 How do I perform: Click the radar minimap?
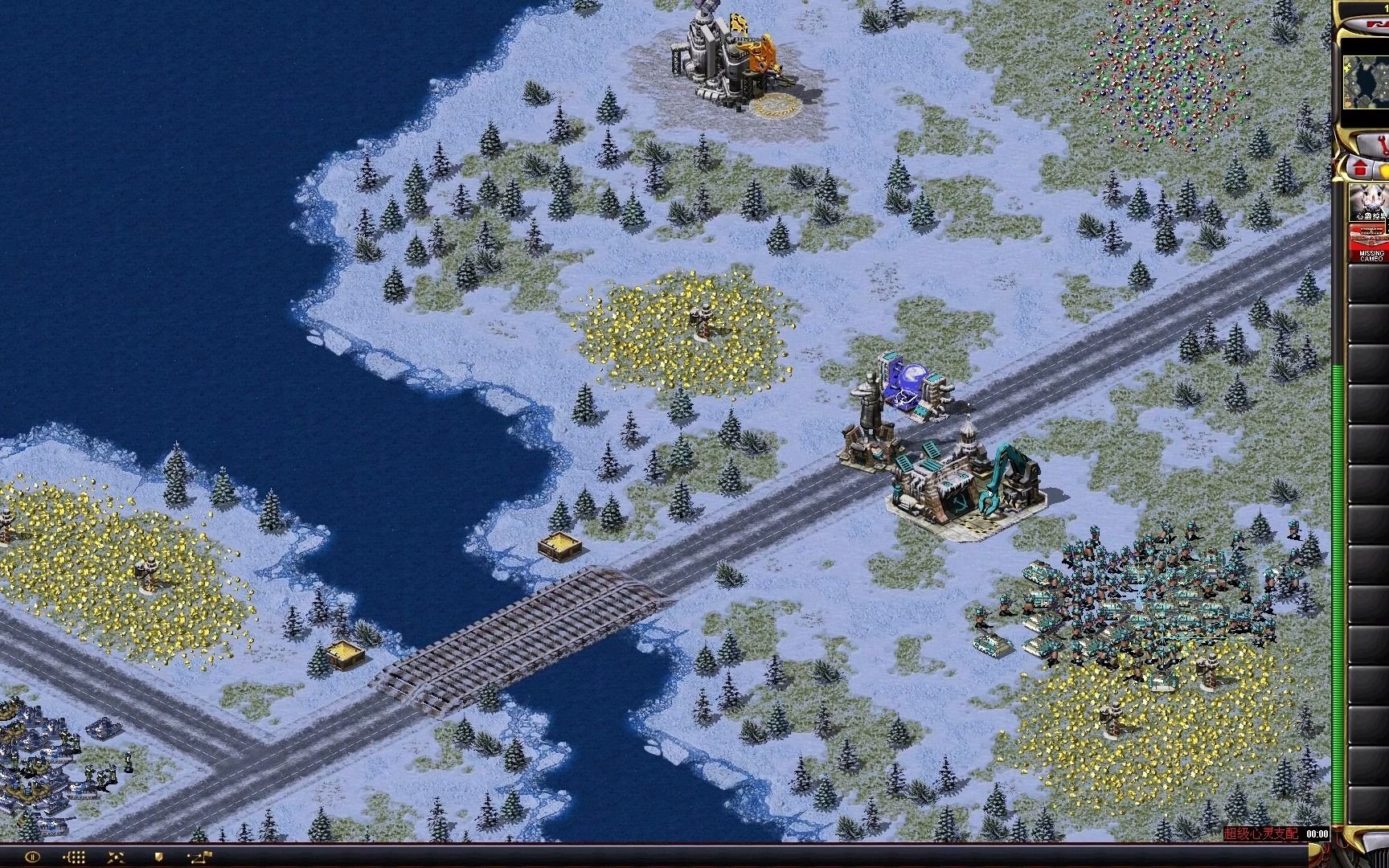coord(1366,82)
